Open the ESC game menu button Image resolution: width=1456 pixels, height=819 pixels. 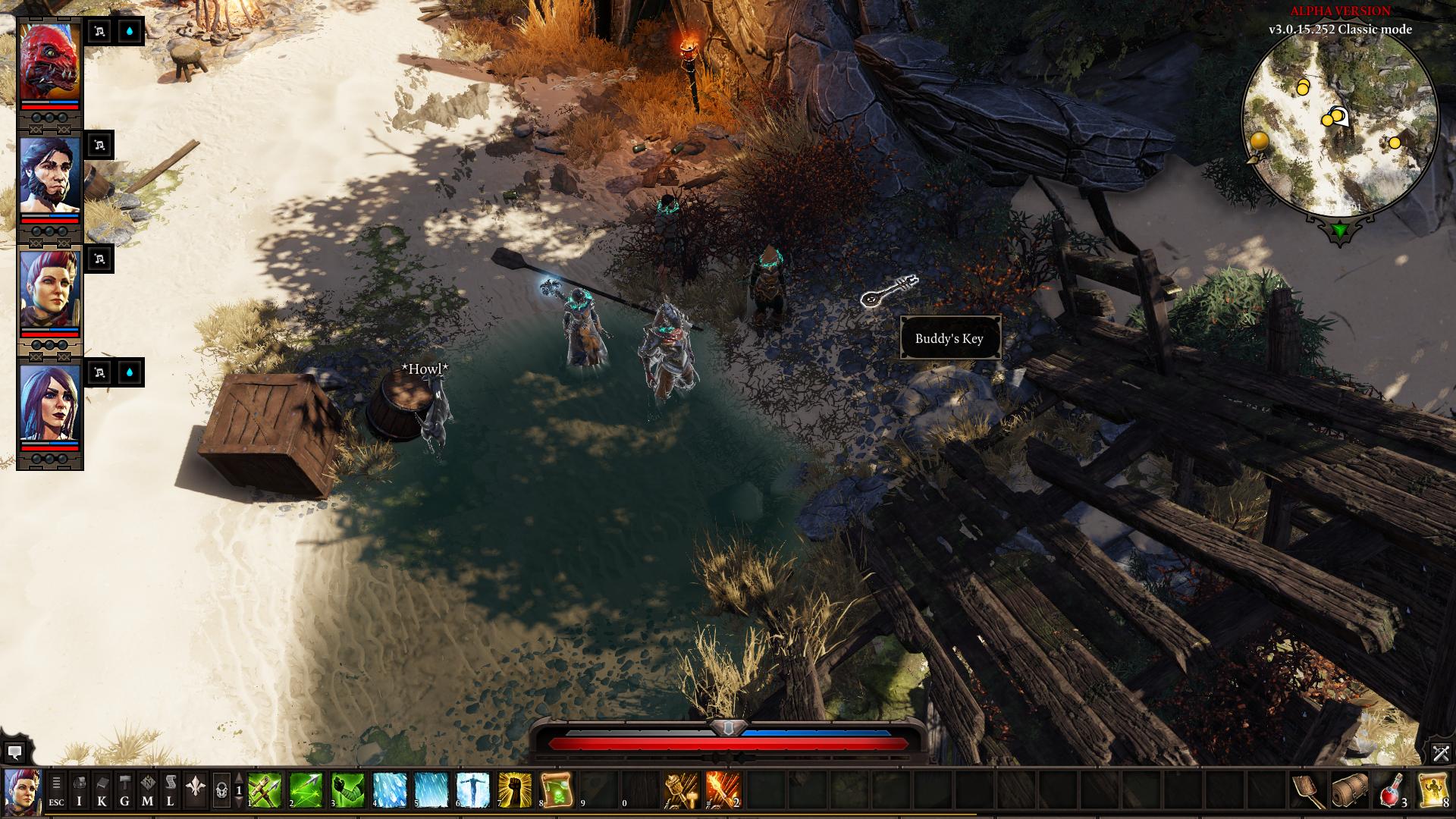click(x=56, y=792)
